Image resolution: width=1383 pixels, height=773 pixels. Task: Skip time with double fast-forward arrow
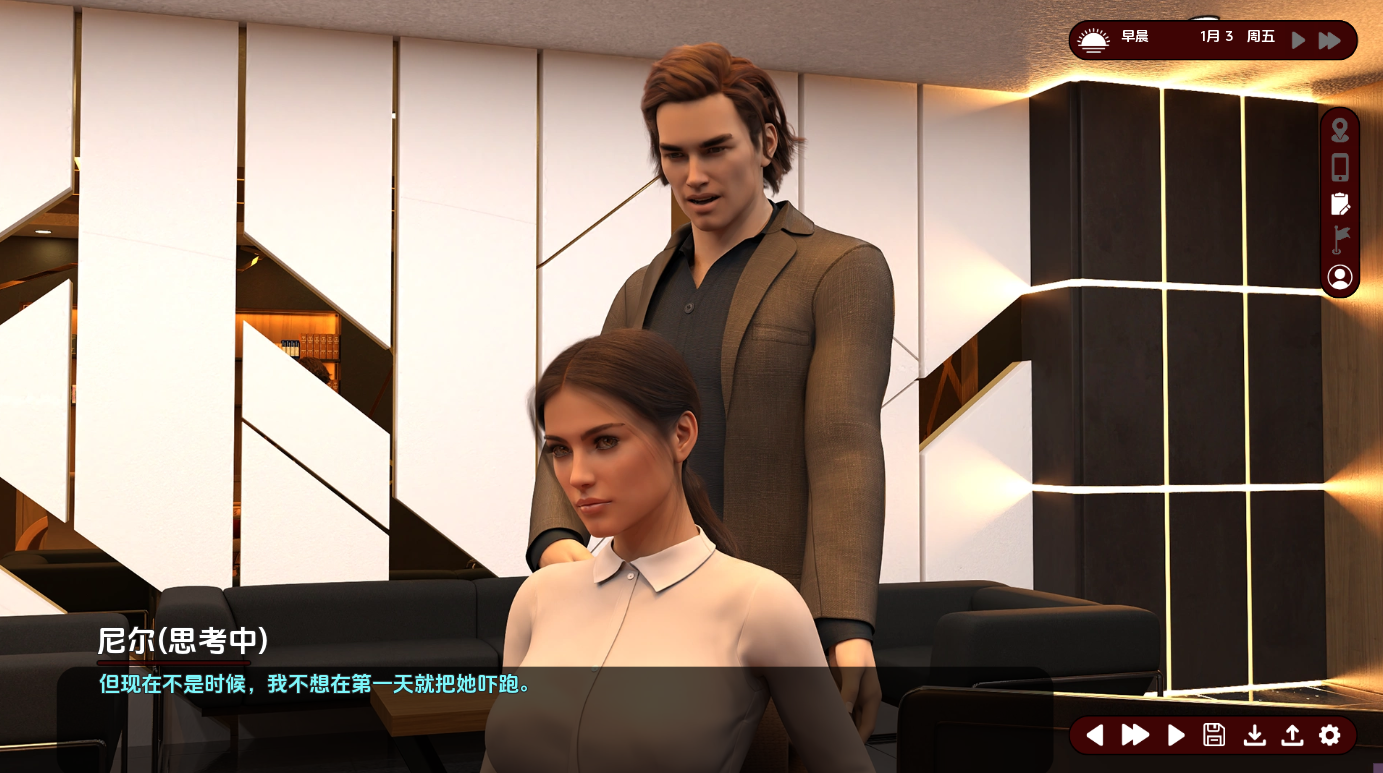1330,40
